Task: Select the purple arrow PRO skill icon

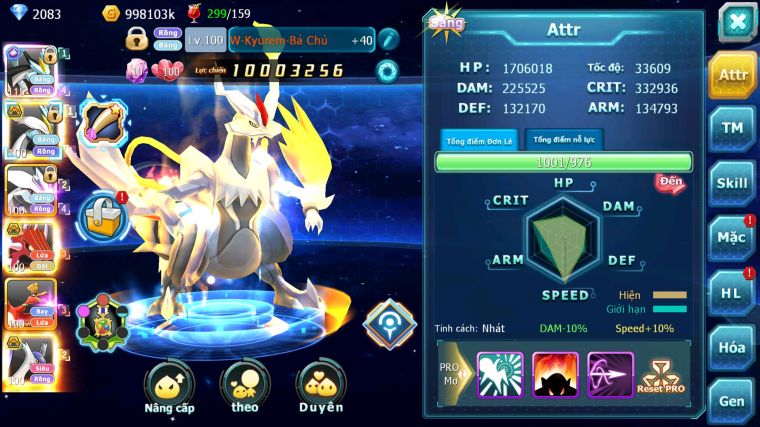Action: [610, 375]
